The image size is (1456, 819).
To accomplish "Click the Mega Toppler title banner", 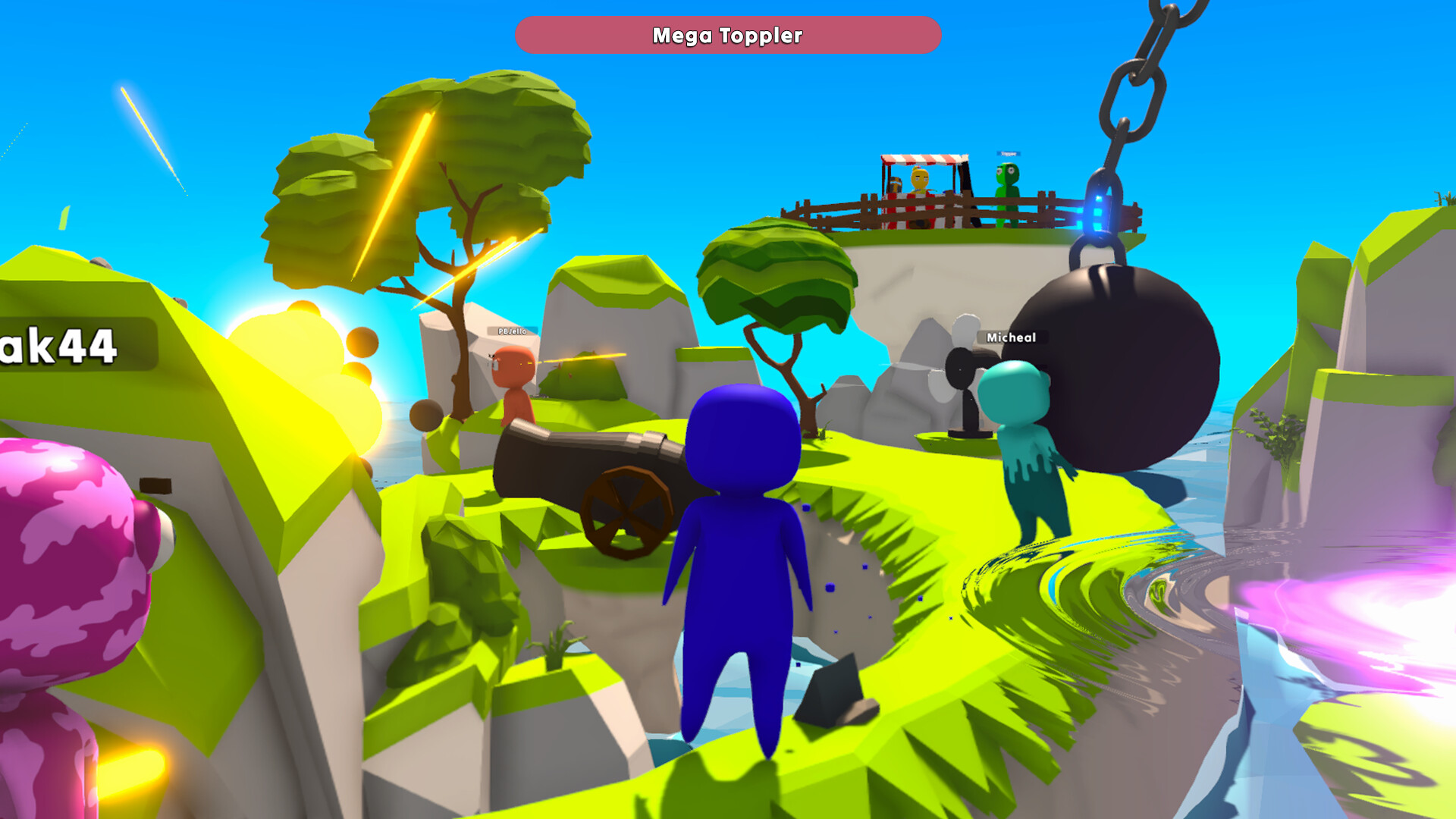I will (x=727, y=35).
